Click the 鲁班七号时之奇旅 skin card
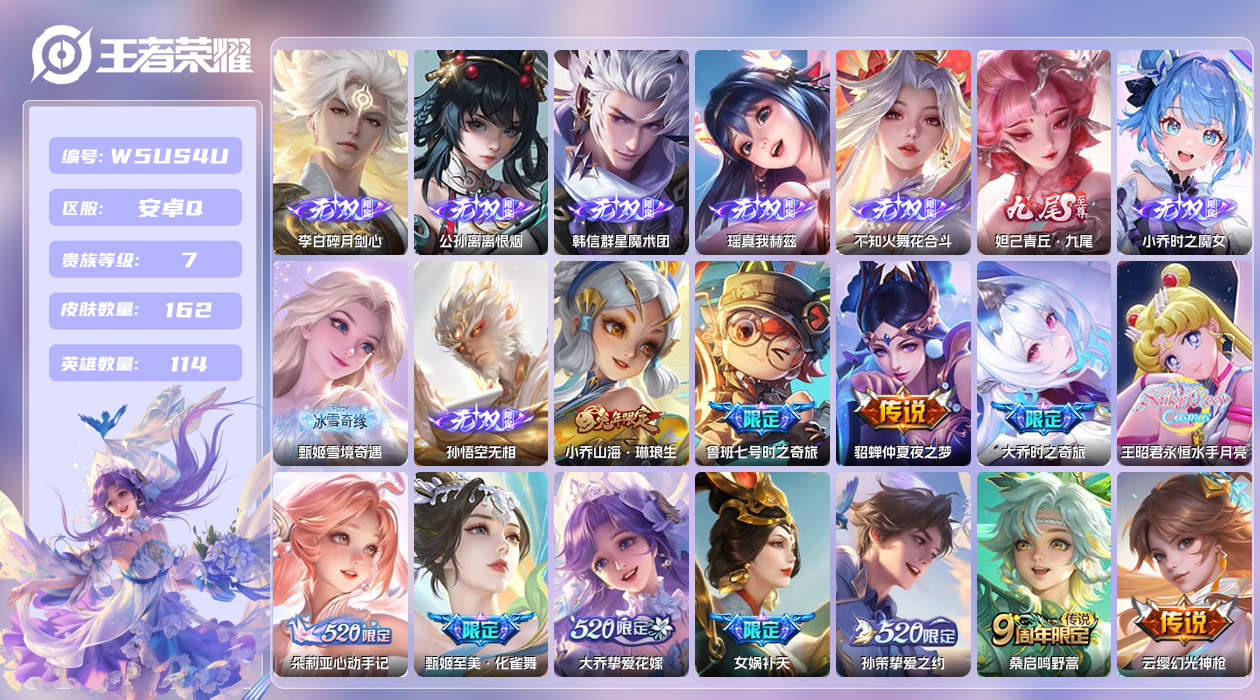The image size is (1260, 700). point(762,363)
